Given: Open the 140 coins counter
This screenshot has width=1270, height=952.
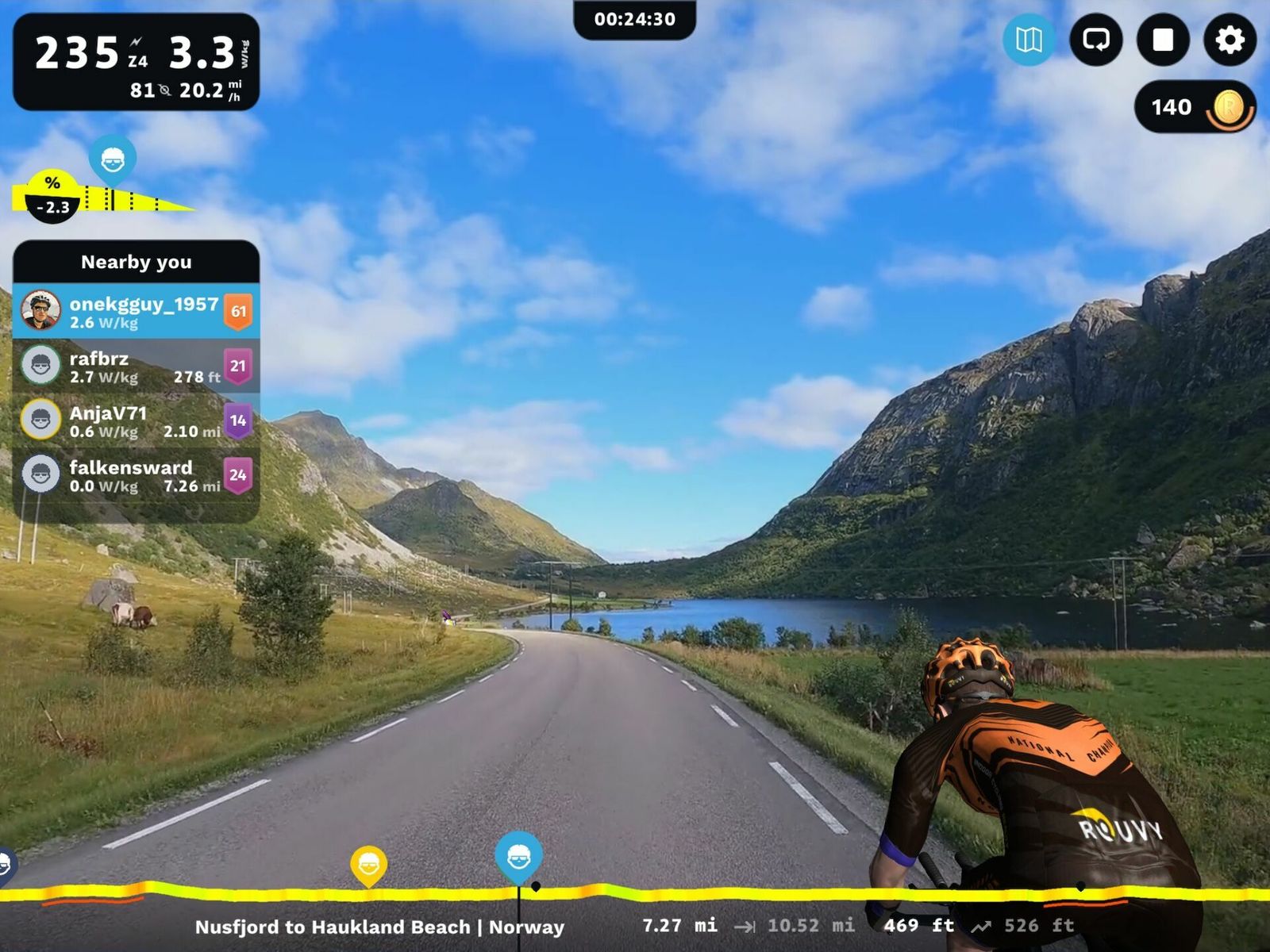Looking at the screenshot, I should pyautogui.click(x=1195, y=107).
